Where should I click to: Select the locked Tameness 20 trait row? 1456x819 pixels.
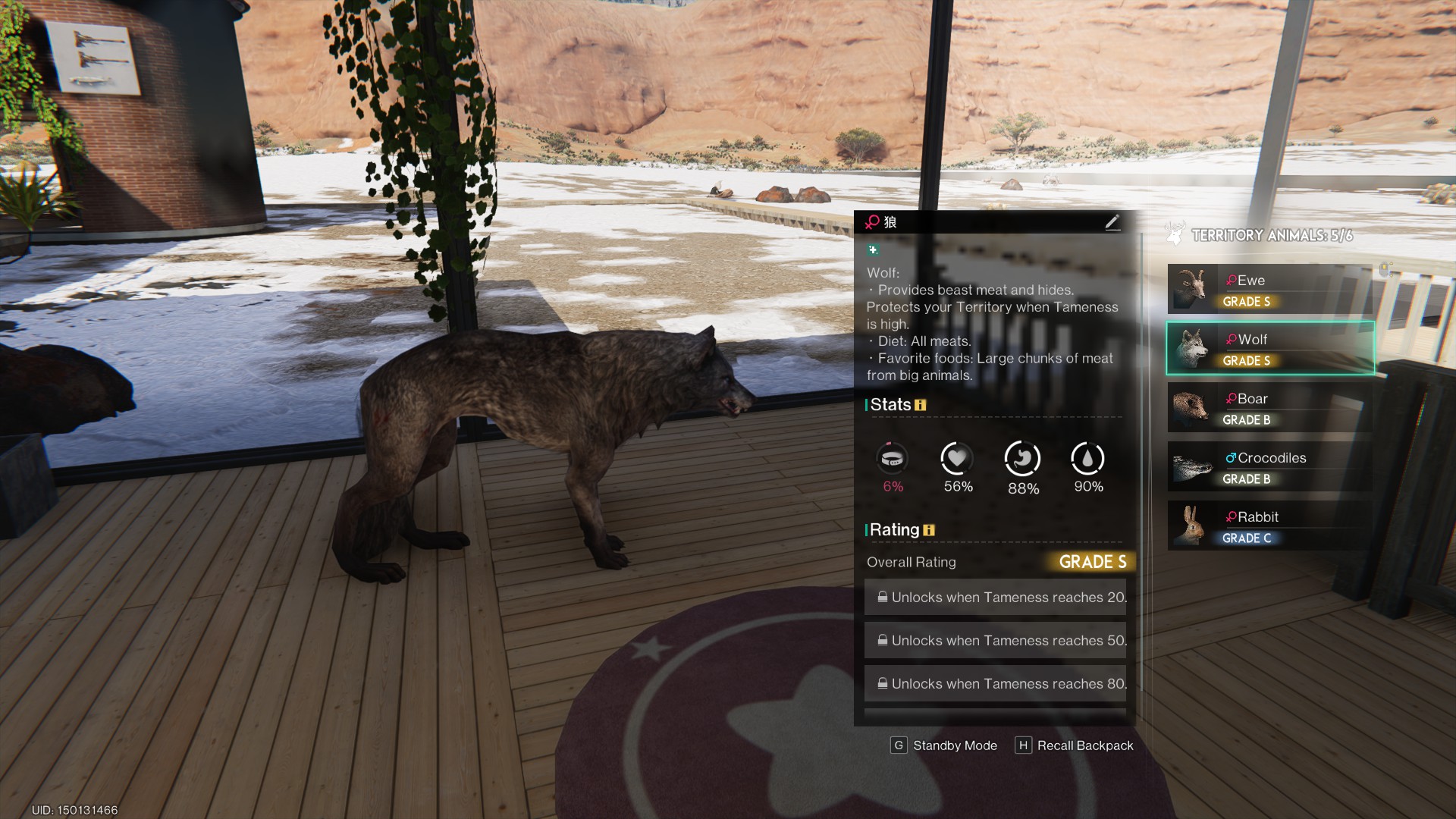point(995,598)
